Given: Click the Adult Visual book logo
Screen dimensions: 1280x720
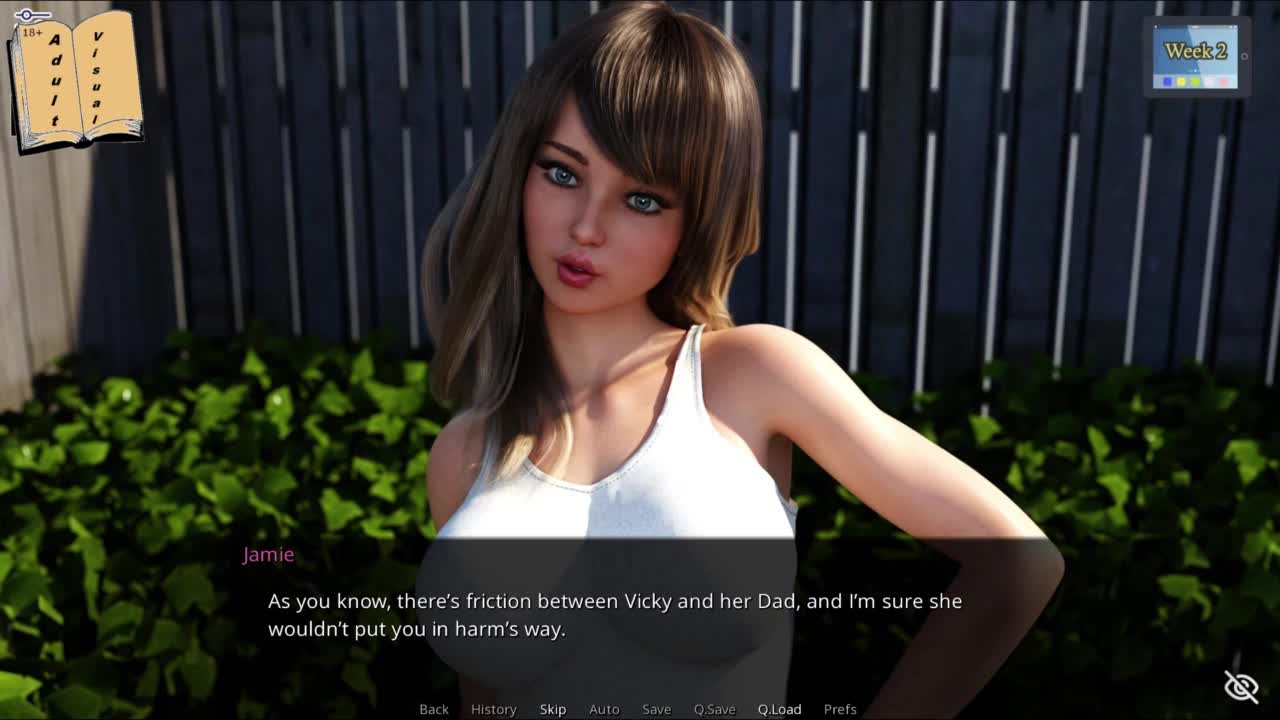Looking at the screenshot, I should (x=75, y=80).
